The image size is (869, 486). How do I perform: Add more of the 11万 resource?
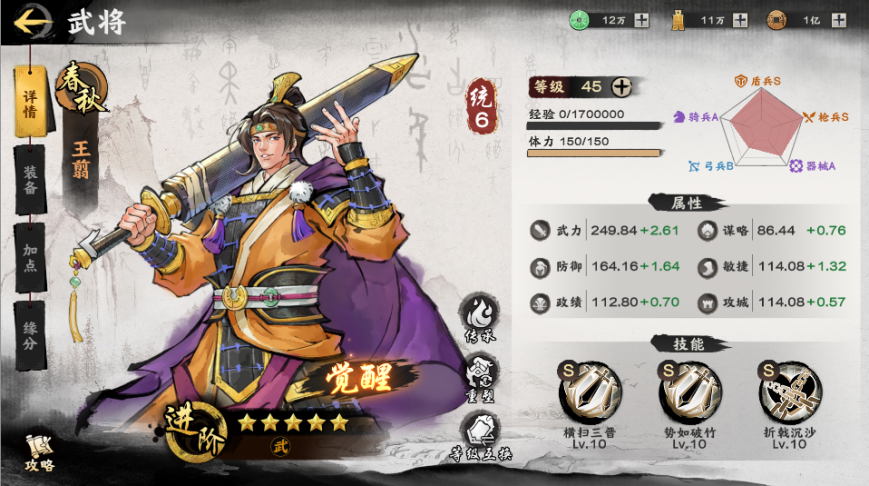[x=739, y=19]
